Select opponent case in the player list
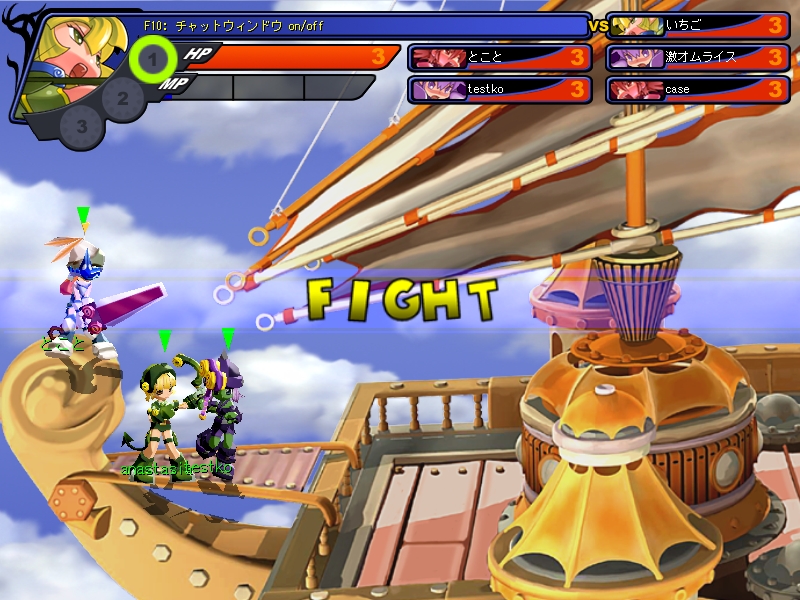The width and height of the screenshot is (800, 600). pyautogui.click(x=698, y=90)
